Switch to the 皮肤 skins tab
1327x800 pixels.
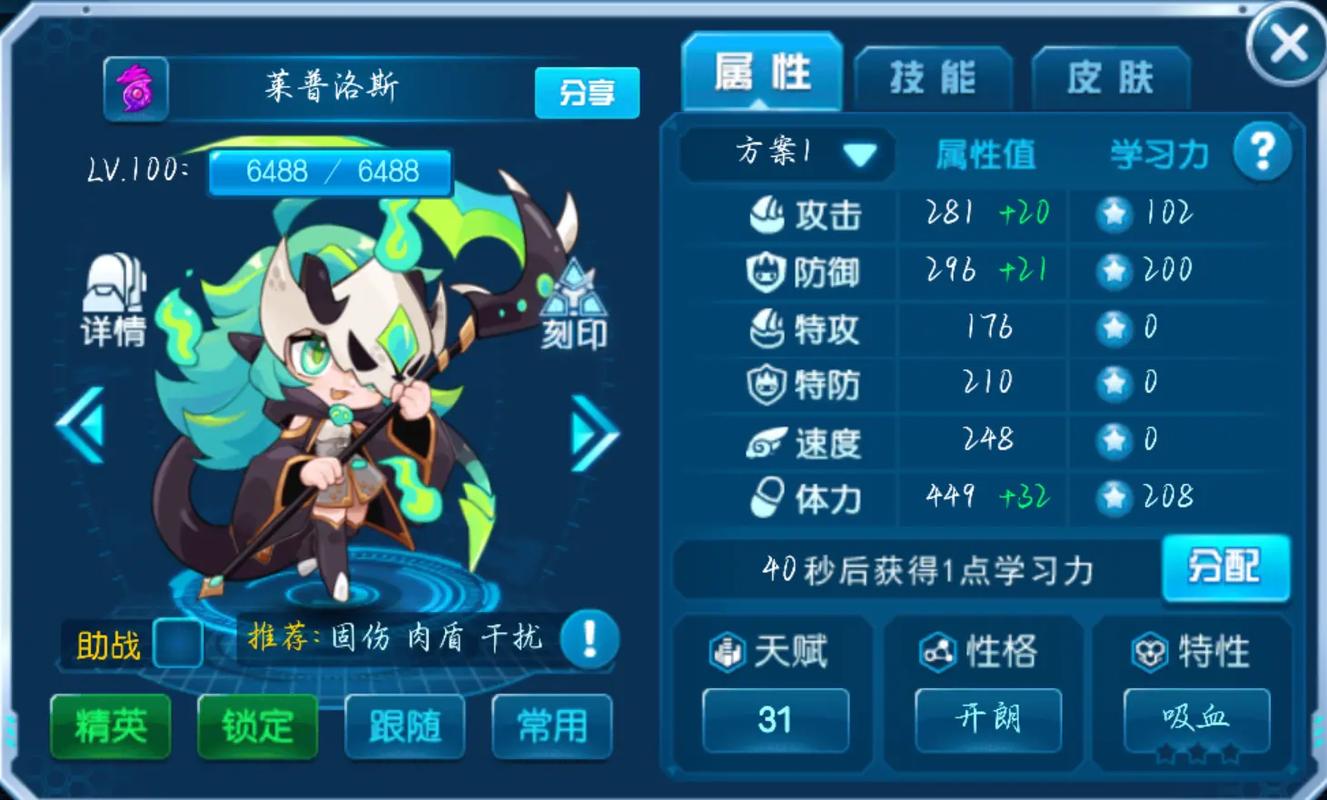(1111, 75)
